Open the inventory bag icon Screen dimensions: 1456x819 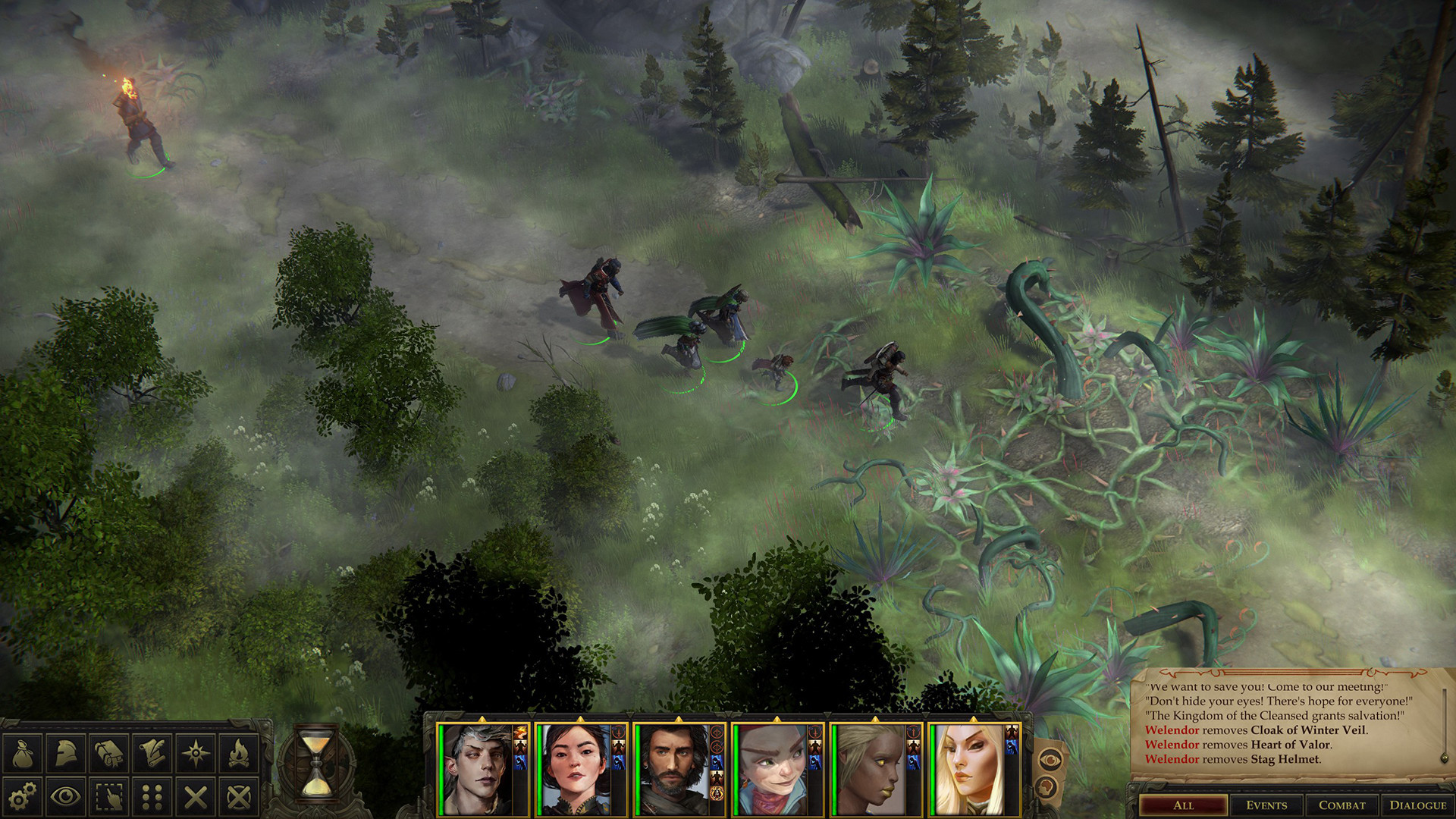tap(22, 753)
